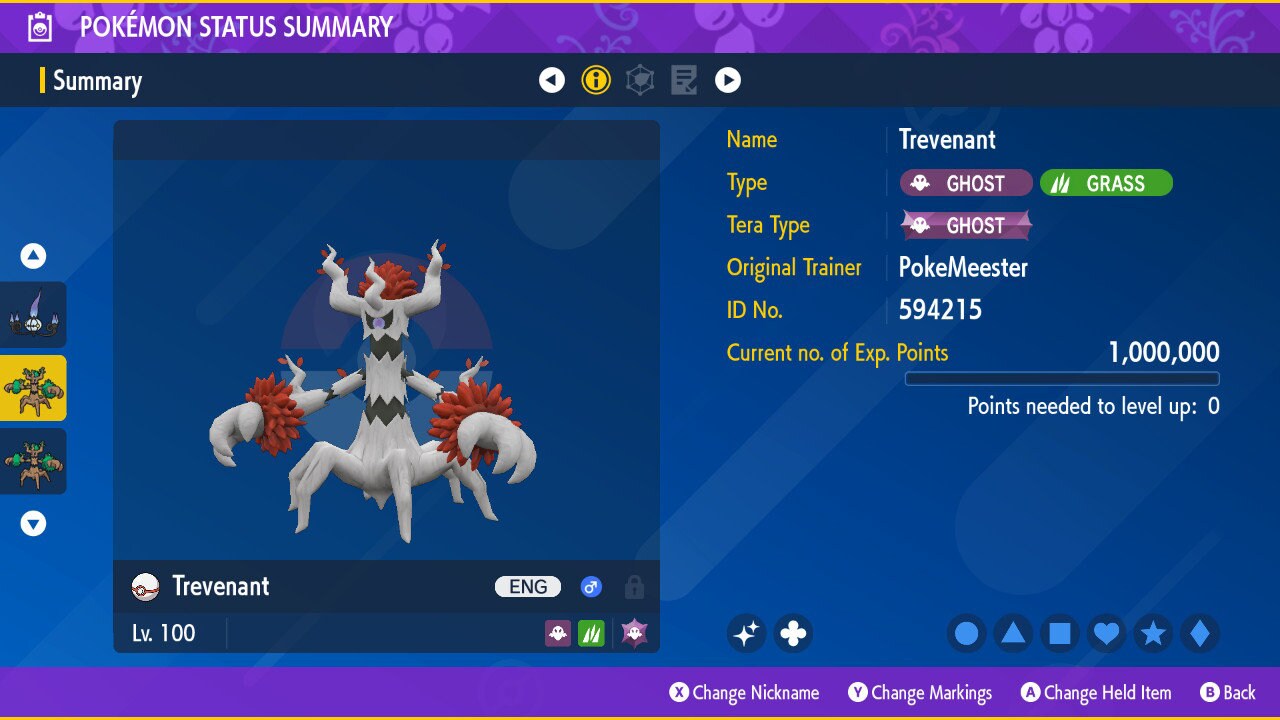
Task: Select the Chandelure party thumbnail
Action: [33, 315]
